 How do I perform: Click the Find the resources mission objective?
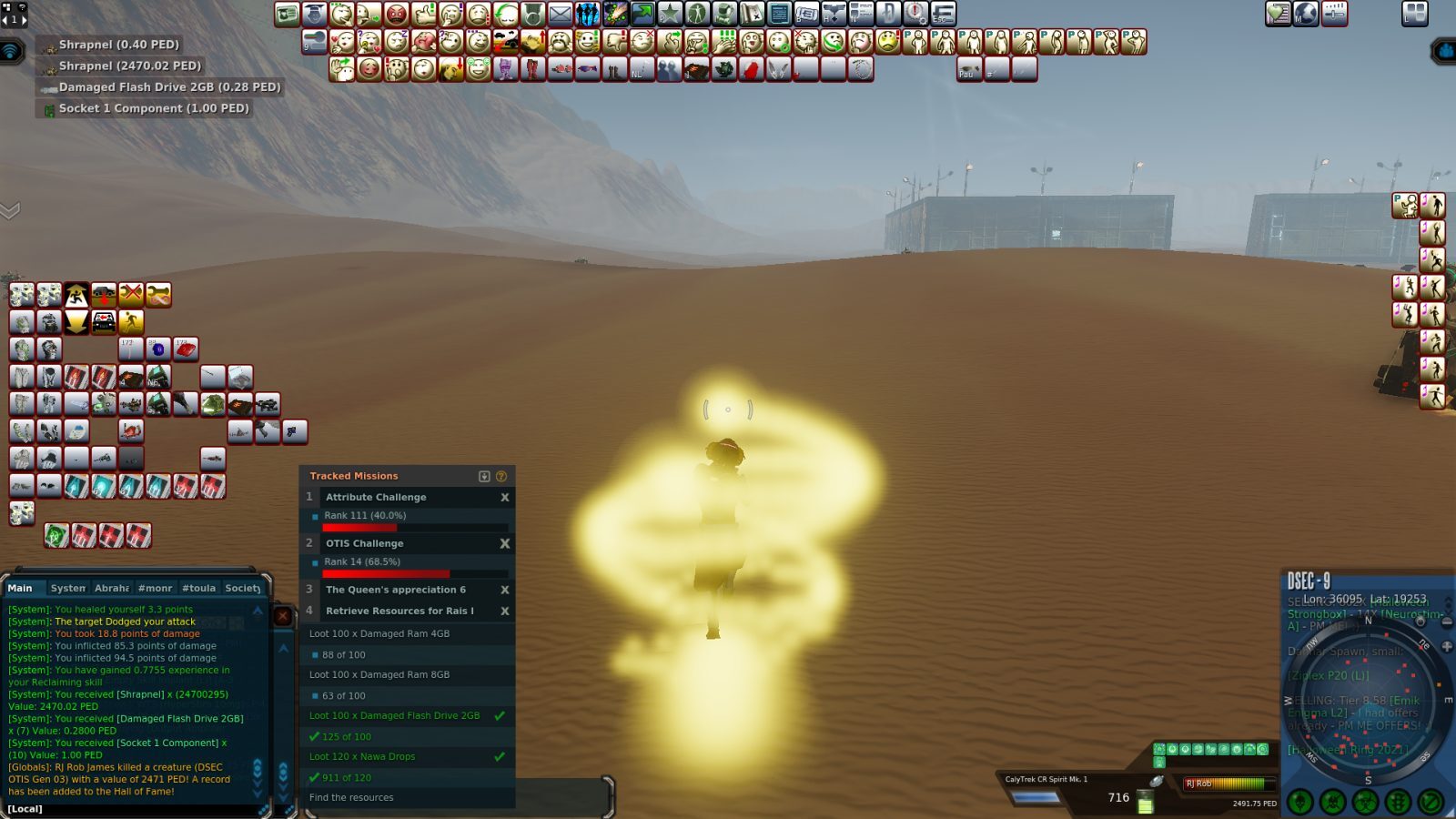[x=351, y=796]
